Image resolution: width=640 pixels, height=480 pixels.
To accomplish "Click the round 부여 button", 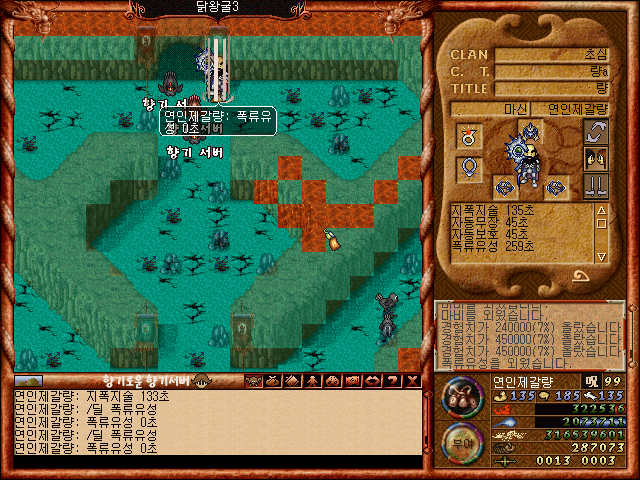I will 464,441.
